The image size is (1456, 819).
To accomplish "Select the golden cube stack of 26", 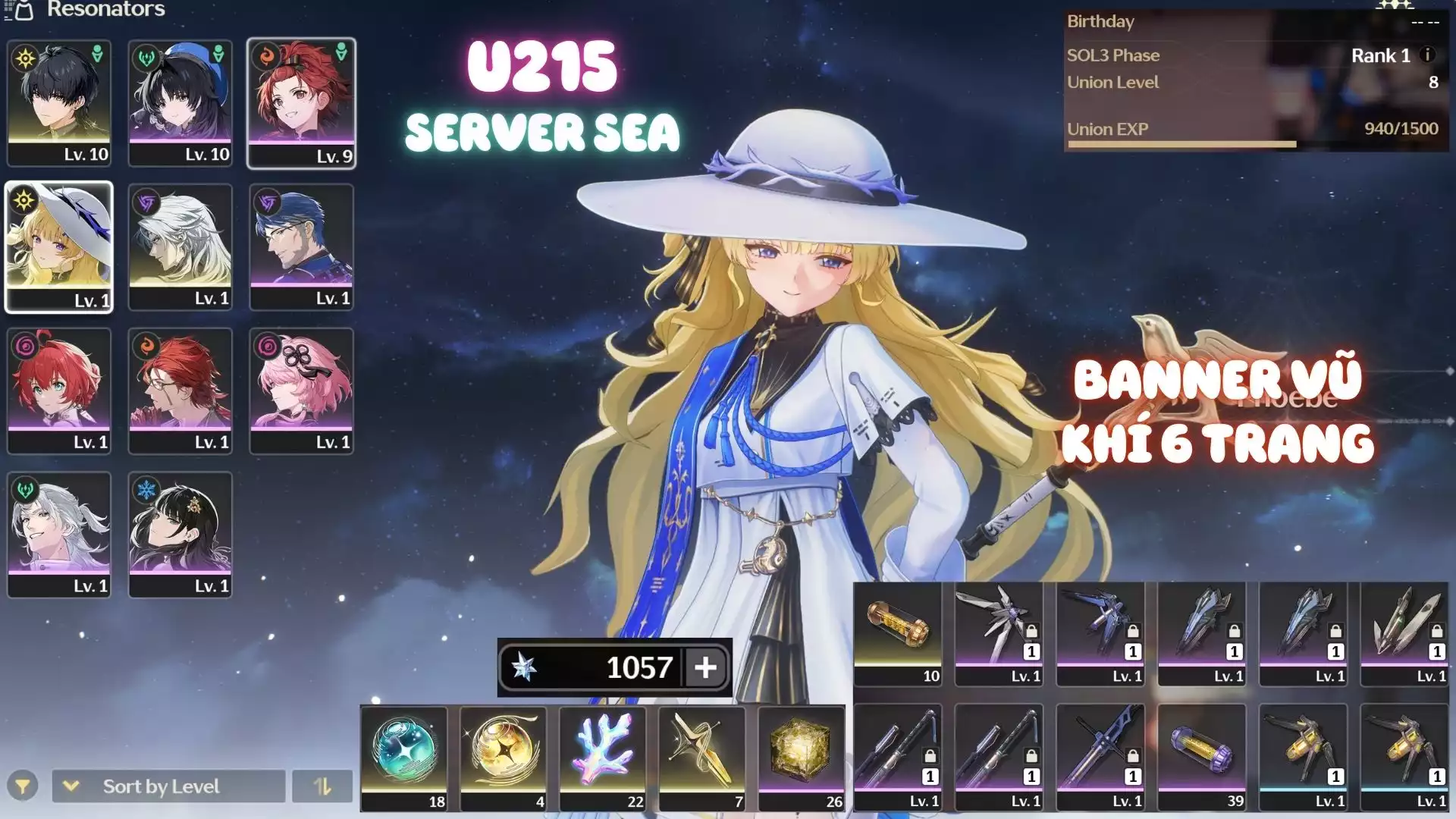I will 802,757.
